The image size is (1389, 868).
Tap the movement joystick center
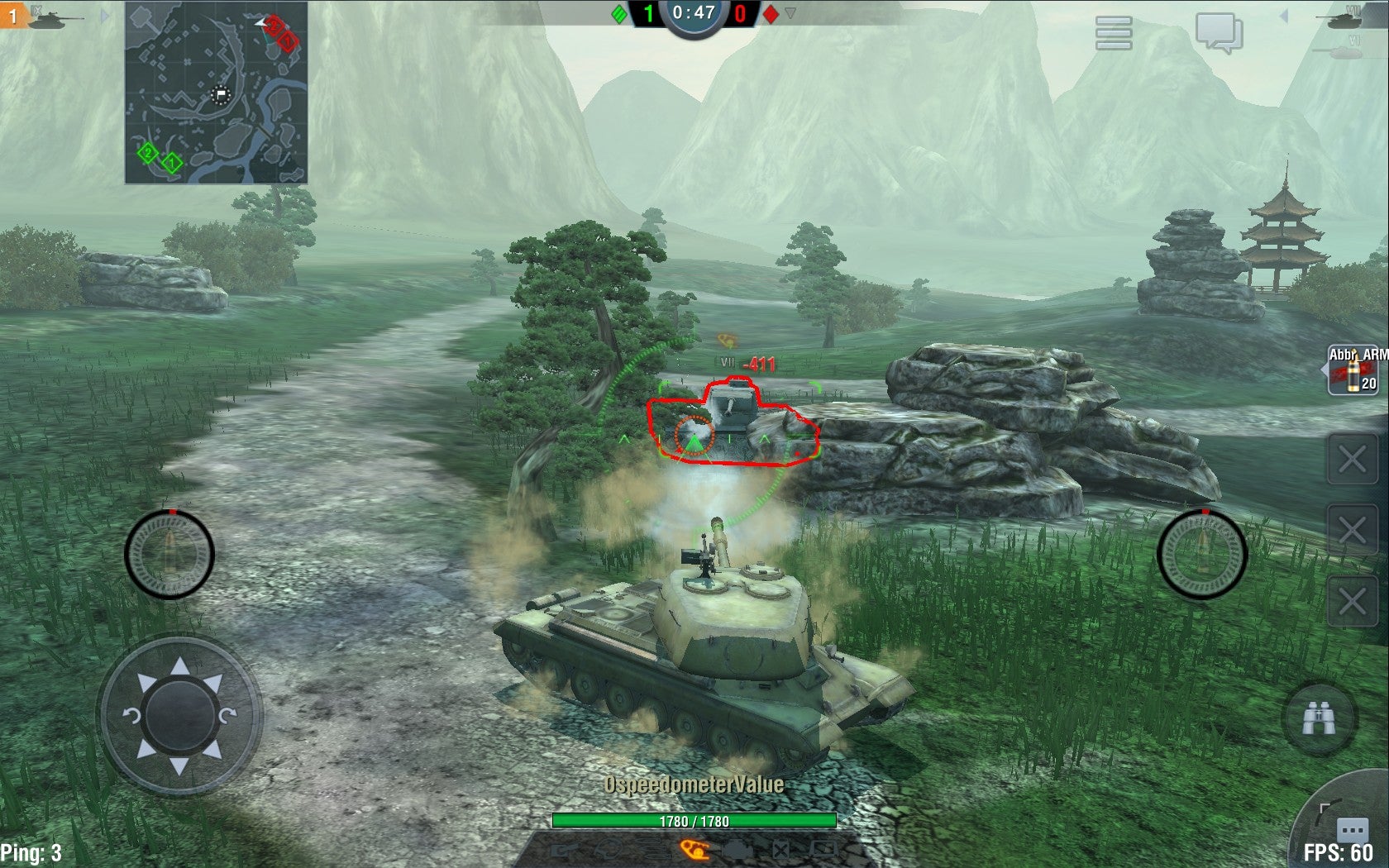point(179,714)
